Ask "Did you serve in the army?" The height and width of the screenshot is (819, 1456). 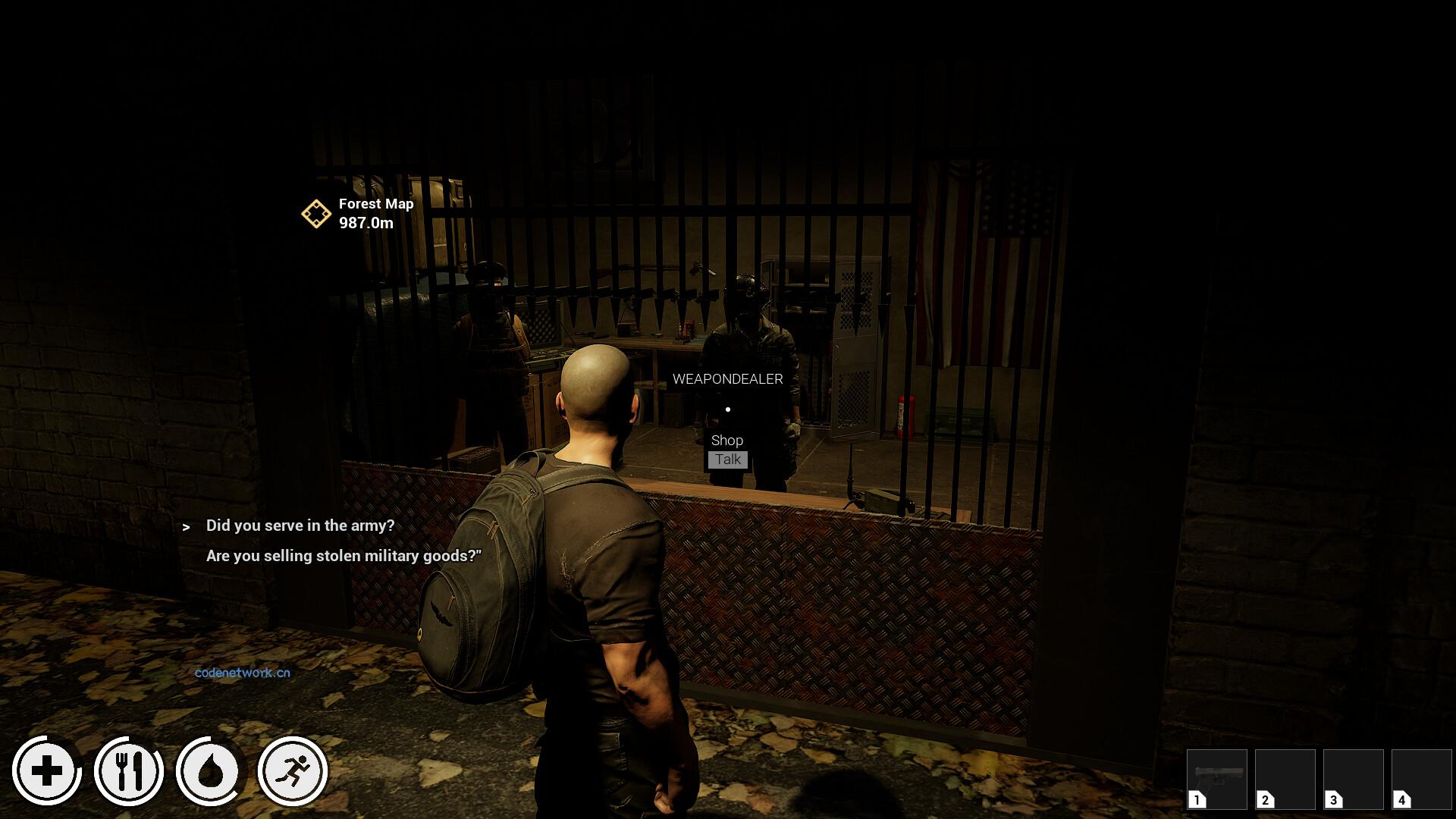point(300,526)
